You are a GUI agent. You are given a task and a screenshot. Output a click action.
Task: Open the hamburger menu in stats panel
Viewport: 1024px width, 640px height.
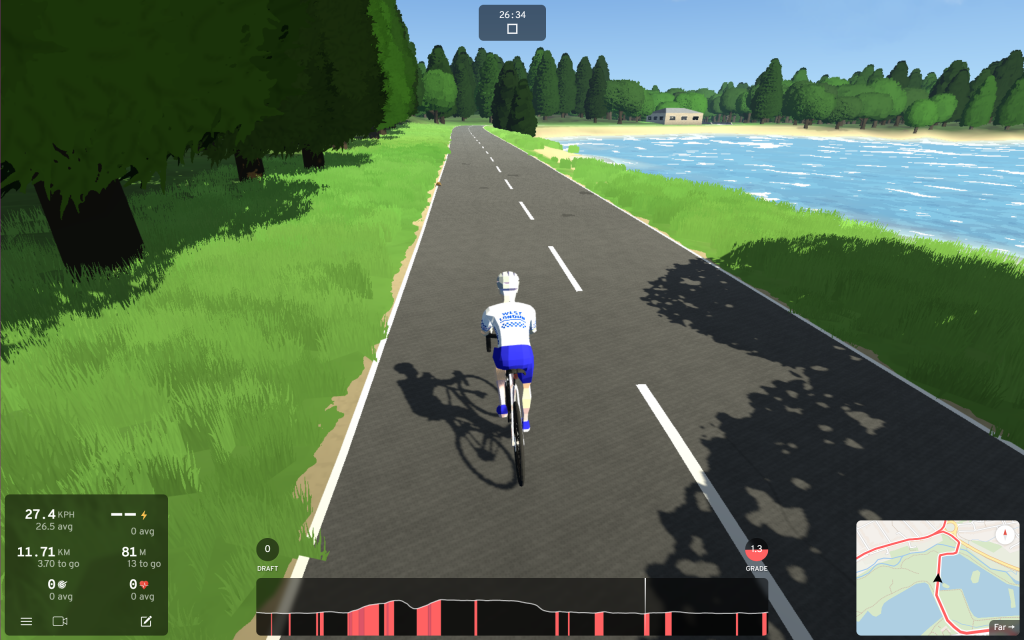pyautogui.click(x=26, y=622)
